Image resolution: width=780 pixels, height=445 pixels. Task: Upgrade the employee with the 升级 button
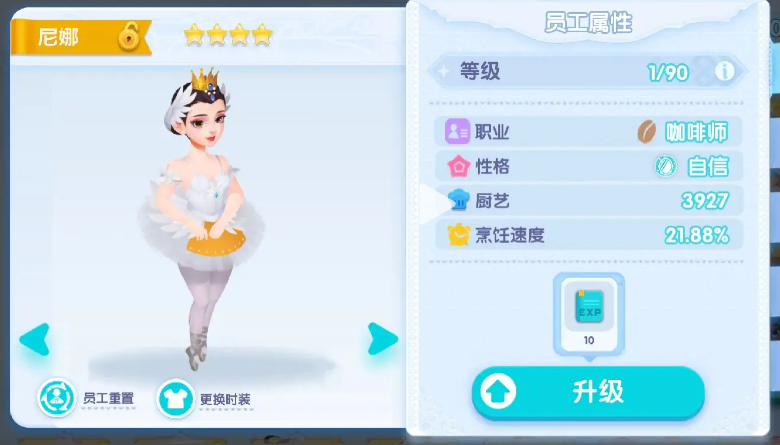click(588, 393)
